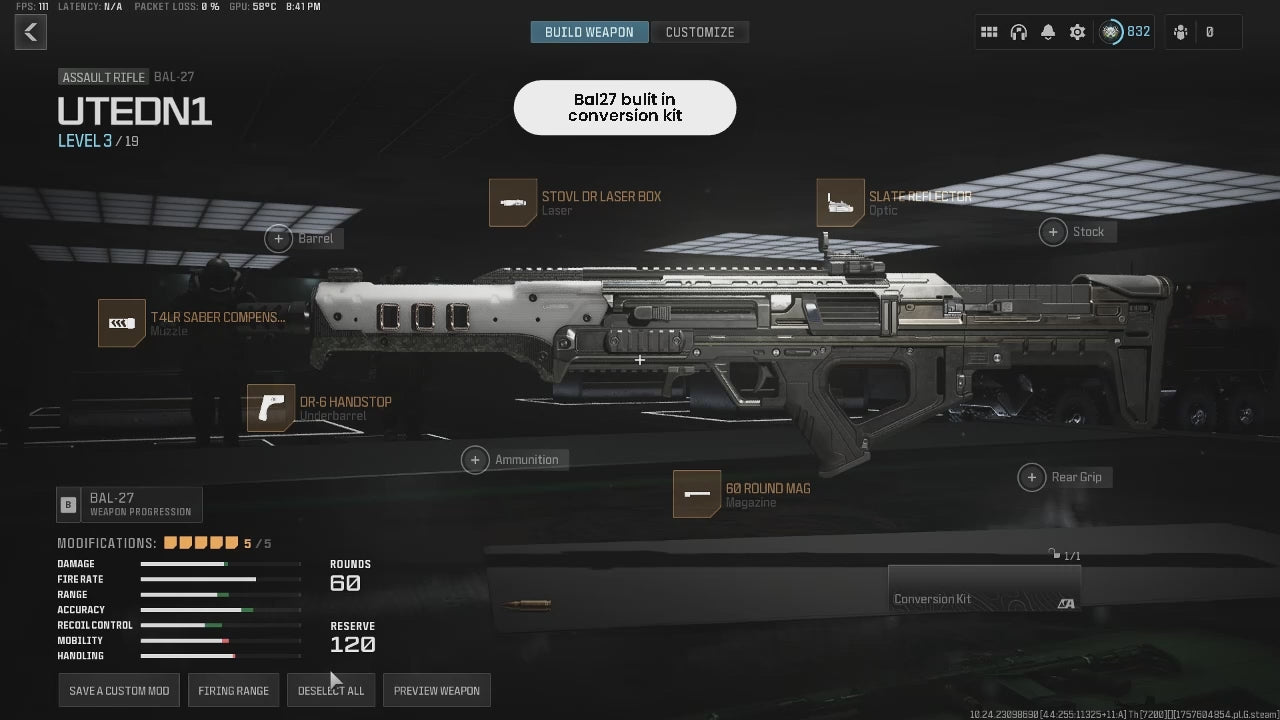Screen dimensions: 1280x720
Task: Deselect all attachments
Action: [331, 691]
